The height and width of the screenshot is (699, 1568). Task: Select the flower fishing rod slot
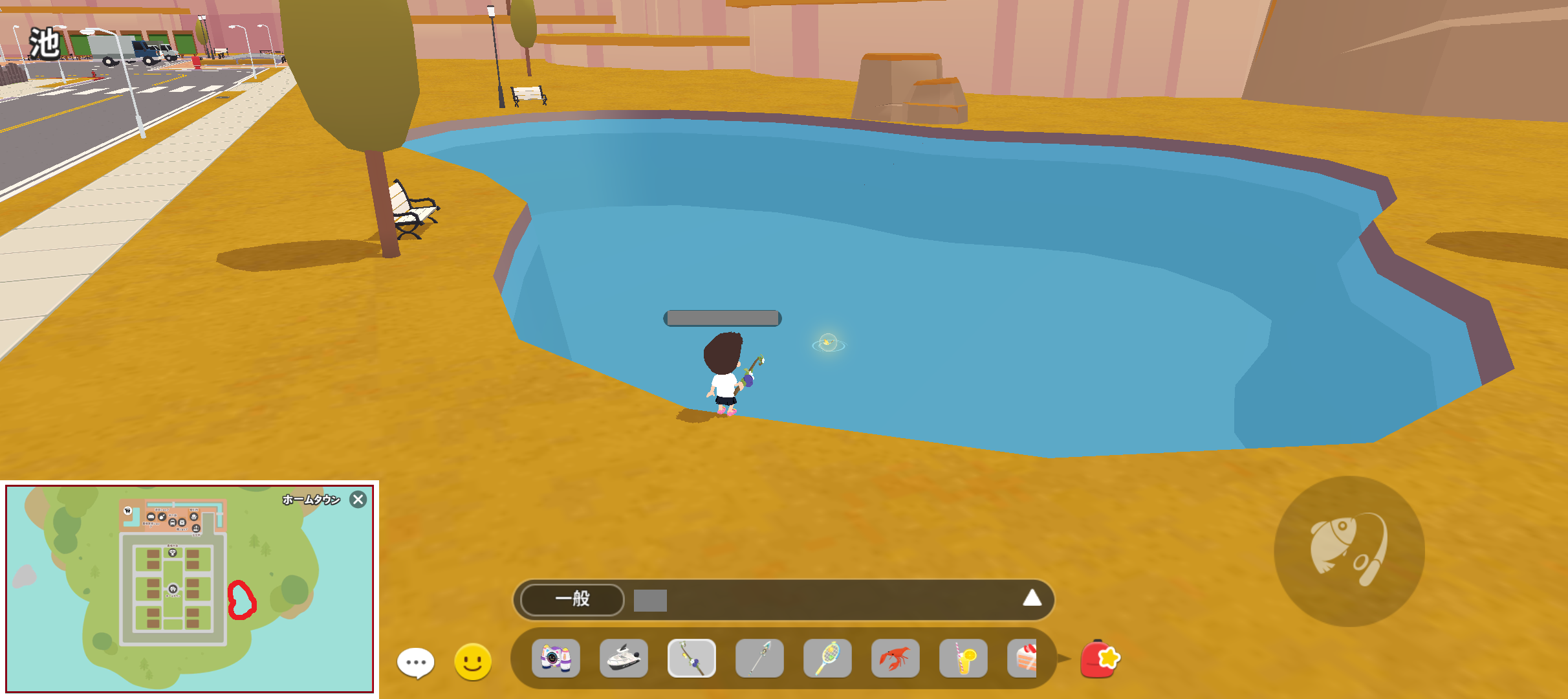[691, 658]
